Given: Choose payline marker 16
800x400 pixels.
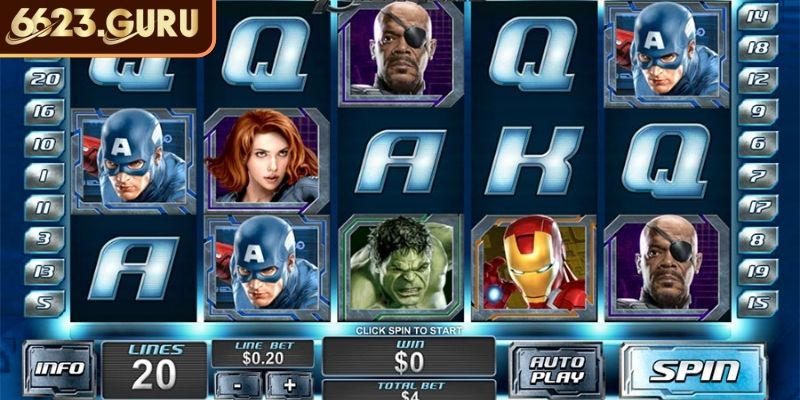Looking at the screenshot, I should 44,111.
